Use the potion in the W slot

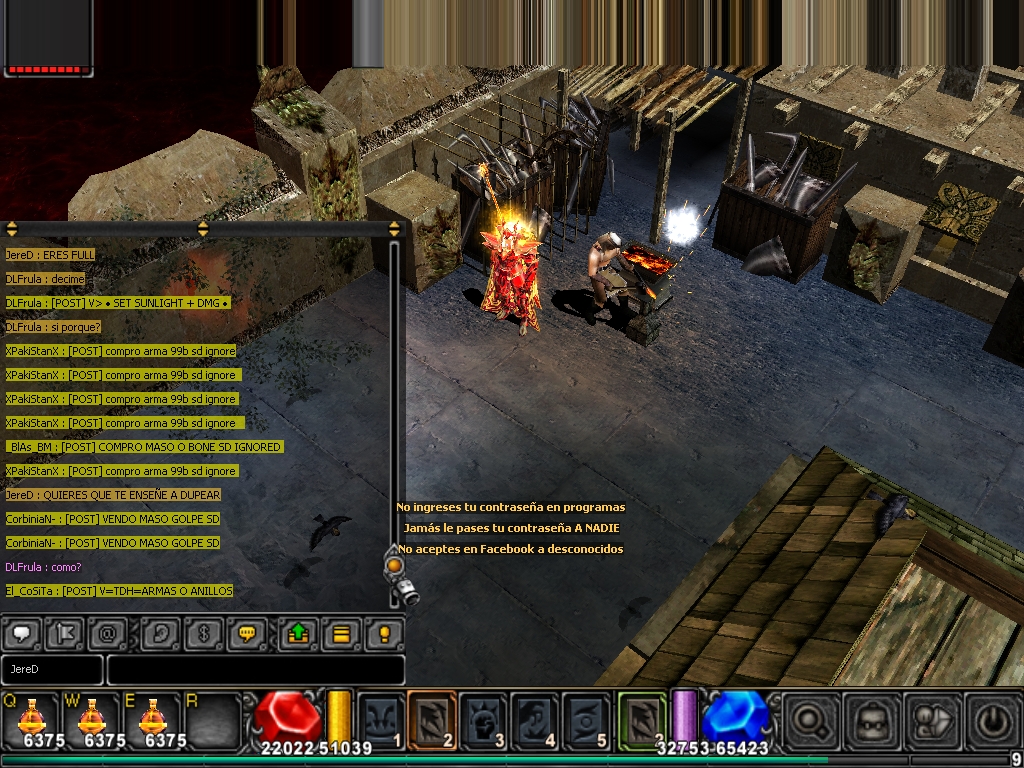tap(91, 720)
